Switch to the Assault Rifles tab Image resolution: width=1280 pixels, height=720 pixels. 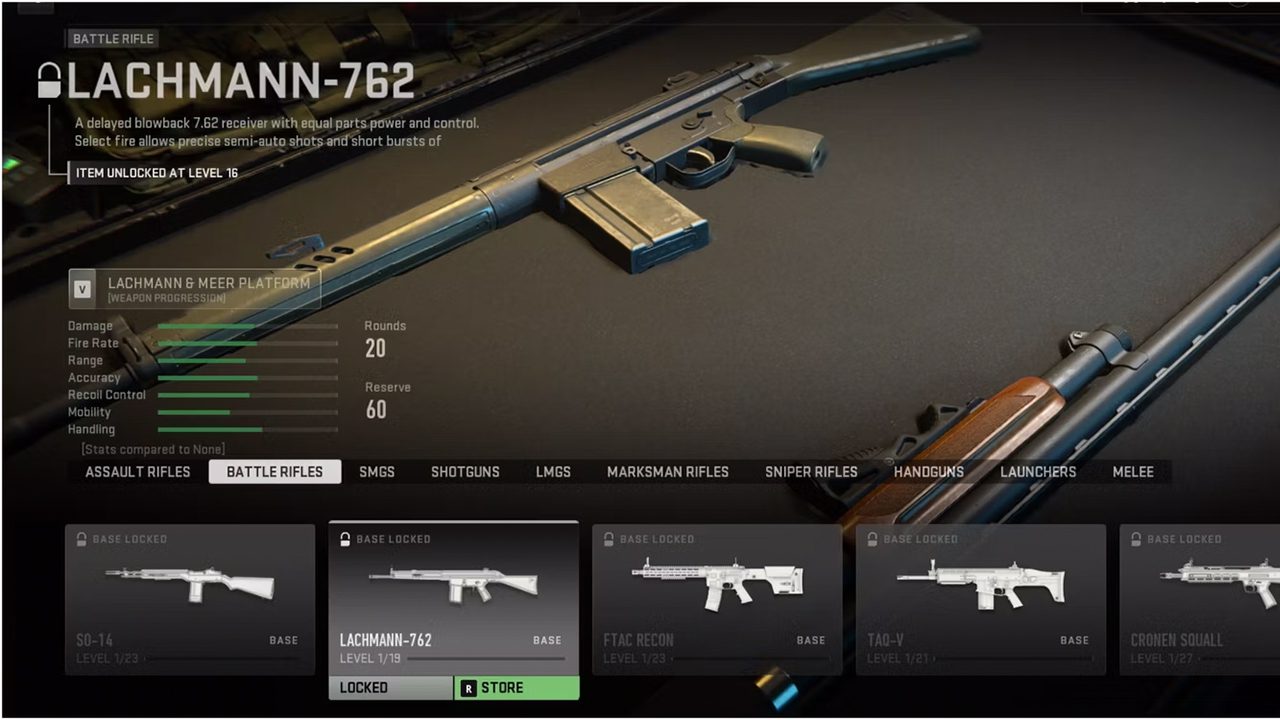coord(138,472)
